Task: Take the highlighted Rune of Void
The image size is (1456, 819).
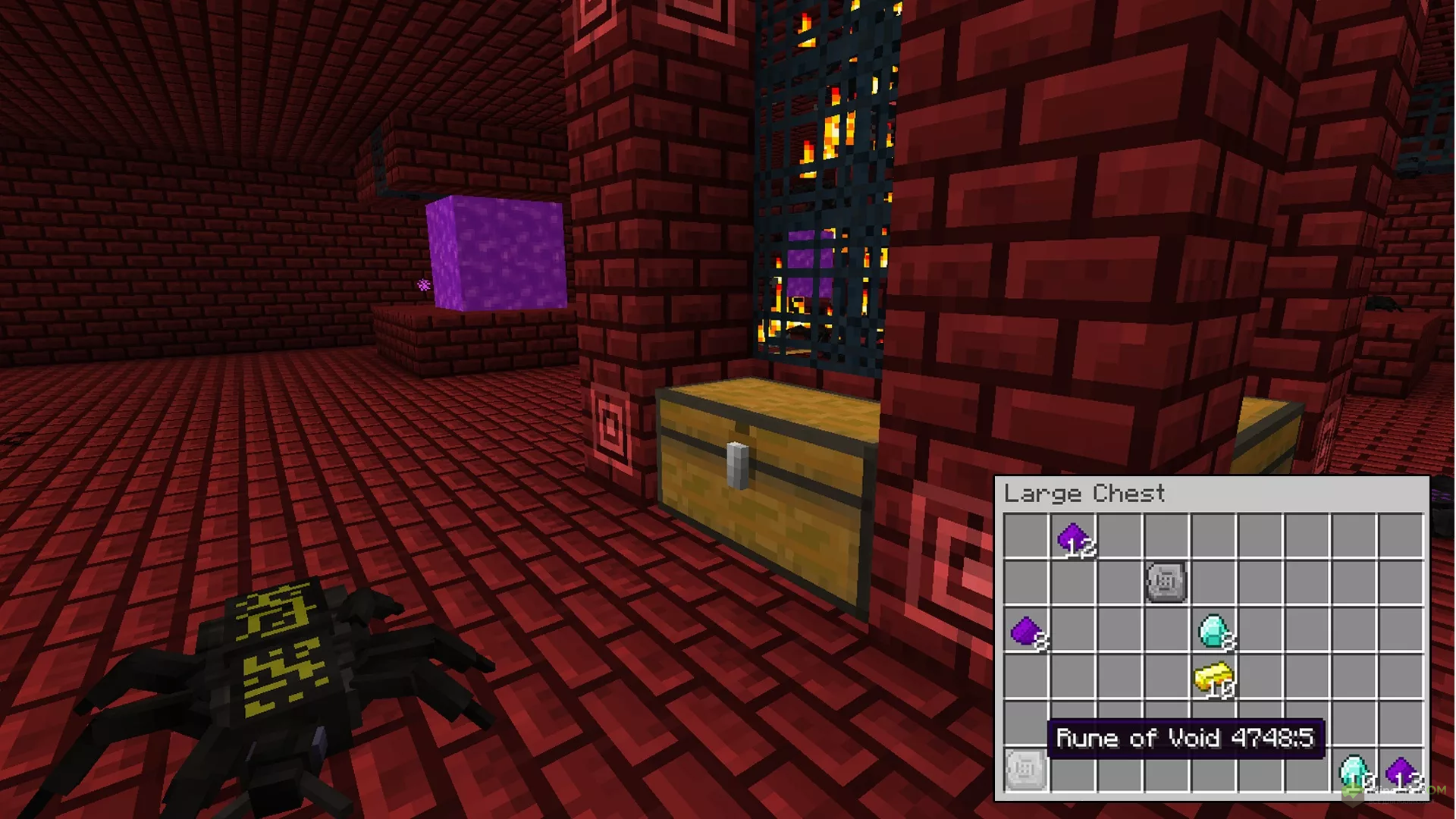Action: (1026, 770)
